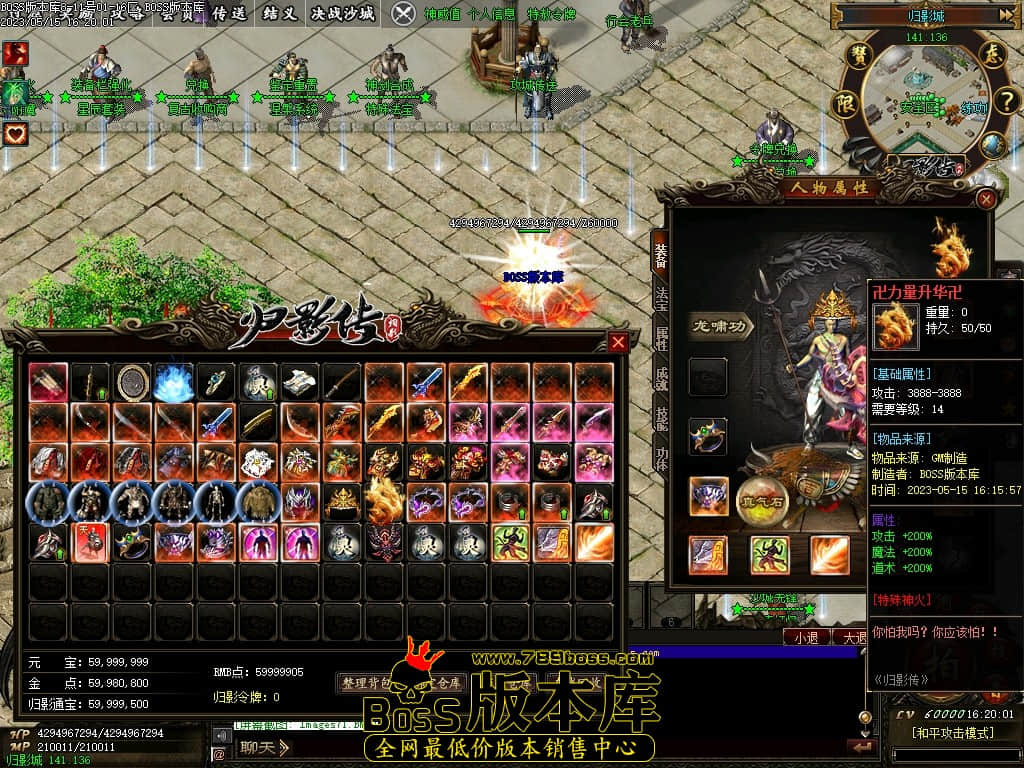Close the character attributes panel

coord(986,199)
